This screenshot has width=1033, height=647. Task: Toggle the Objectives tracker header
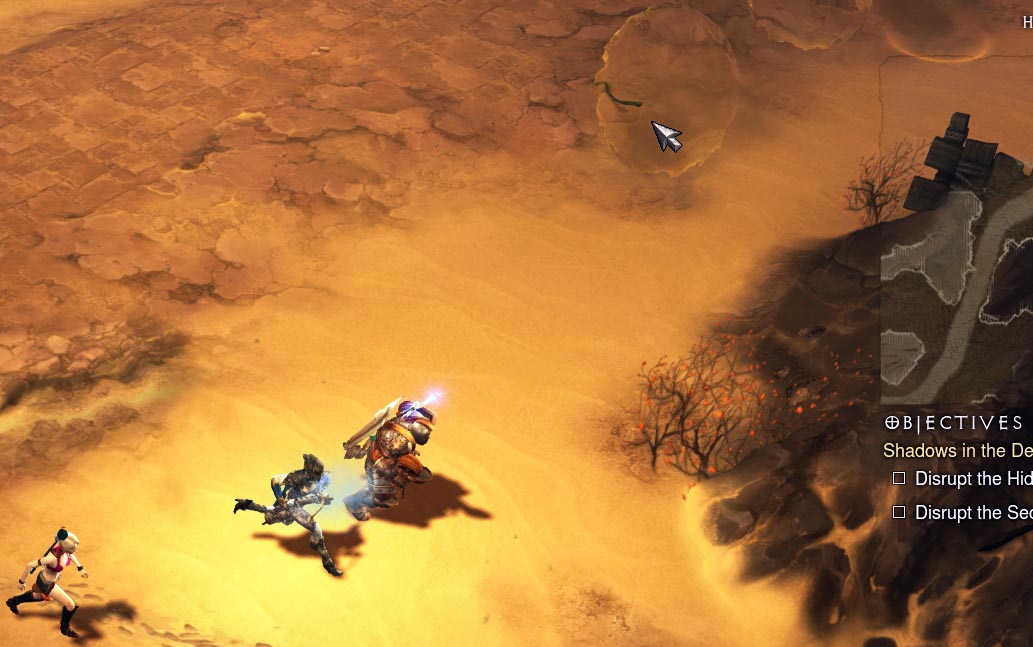click(x=955, y=423)
